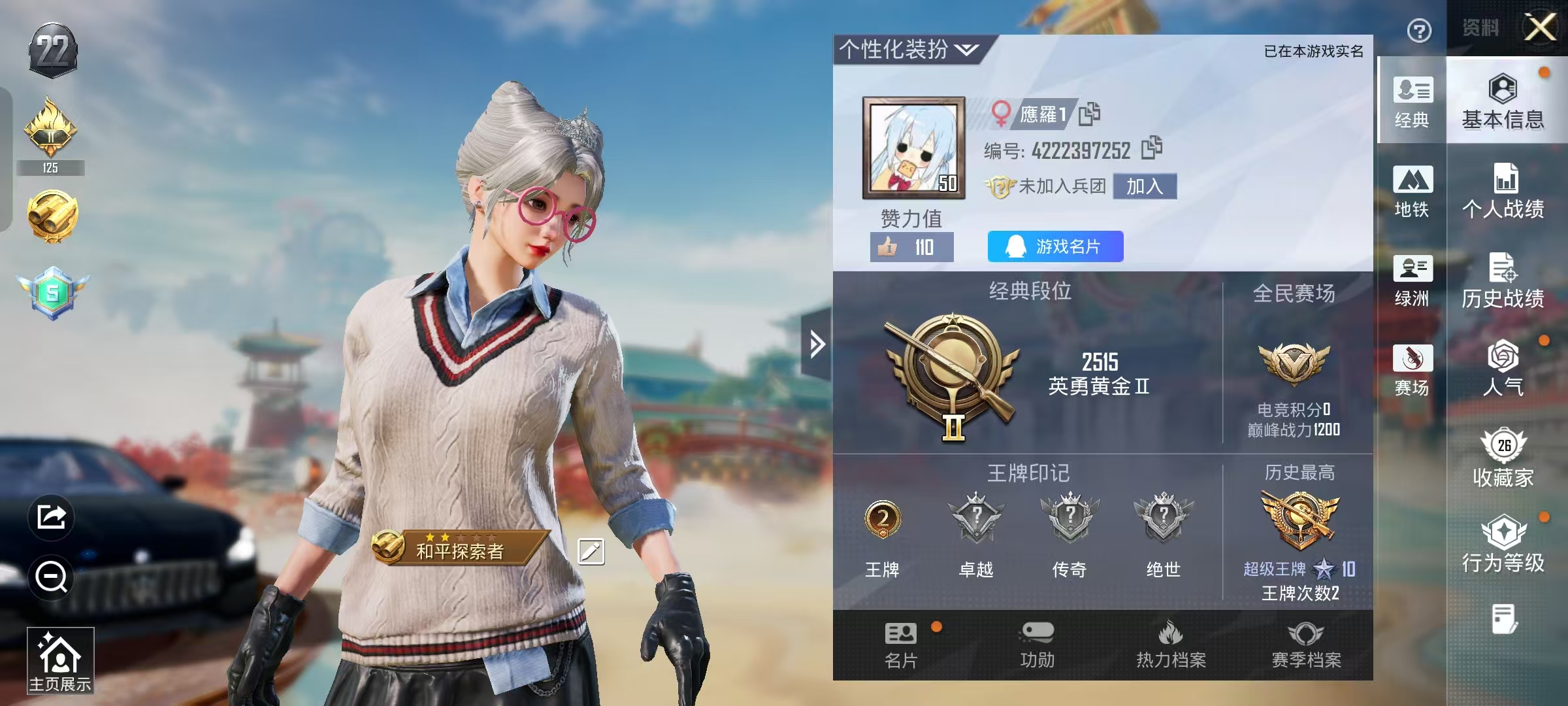This screenshot has height=706, width=1568.
Task: Open the 热力档案 bottom tab
Action: point(1171,645)
